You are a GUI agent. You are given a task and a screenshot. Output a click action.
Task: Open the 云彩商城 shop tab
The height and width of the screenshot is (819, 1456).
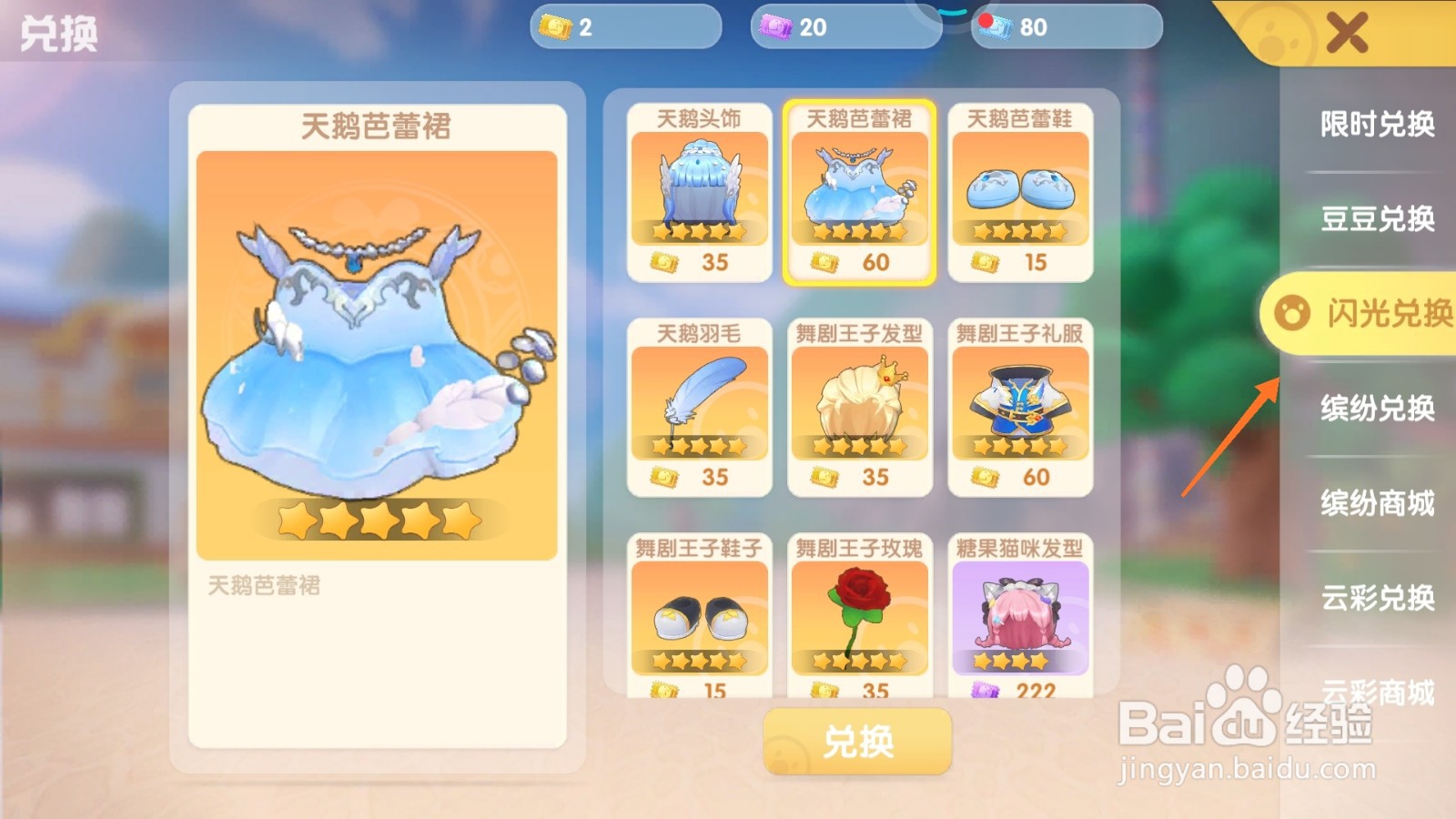pos(1374,697)
